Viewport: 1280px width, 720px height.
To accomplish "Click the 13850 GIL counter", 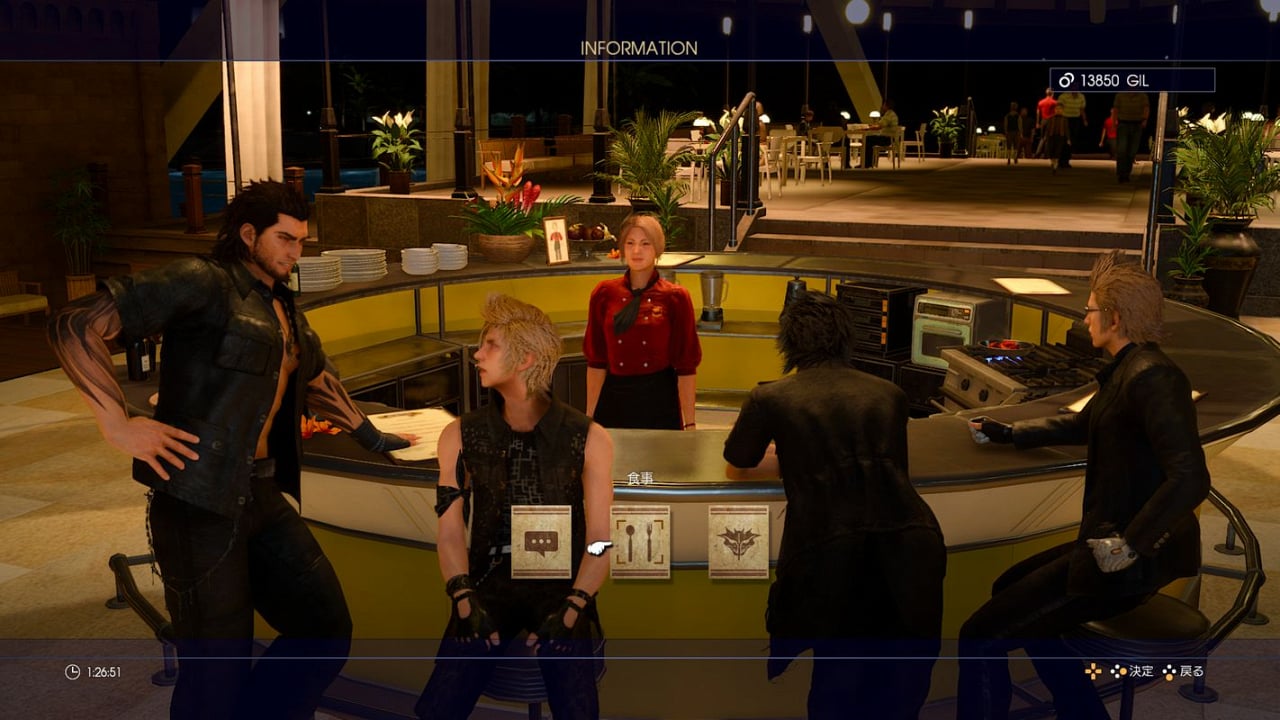I will click(1115, 80).
